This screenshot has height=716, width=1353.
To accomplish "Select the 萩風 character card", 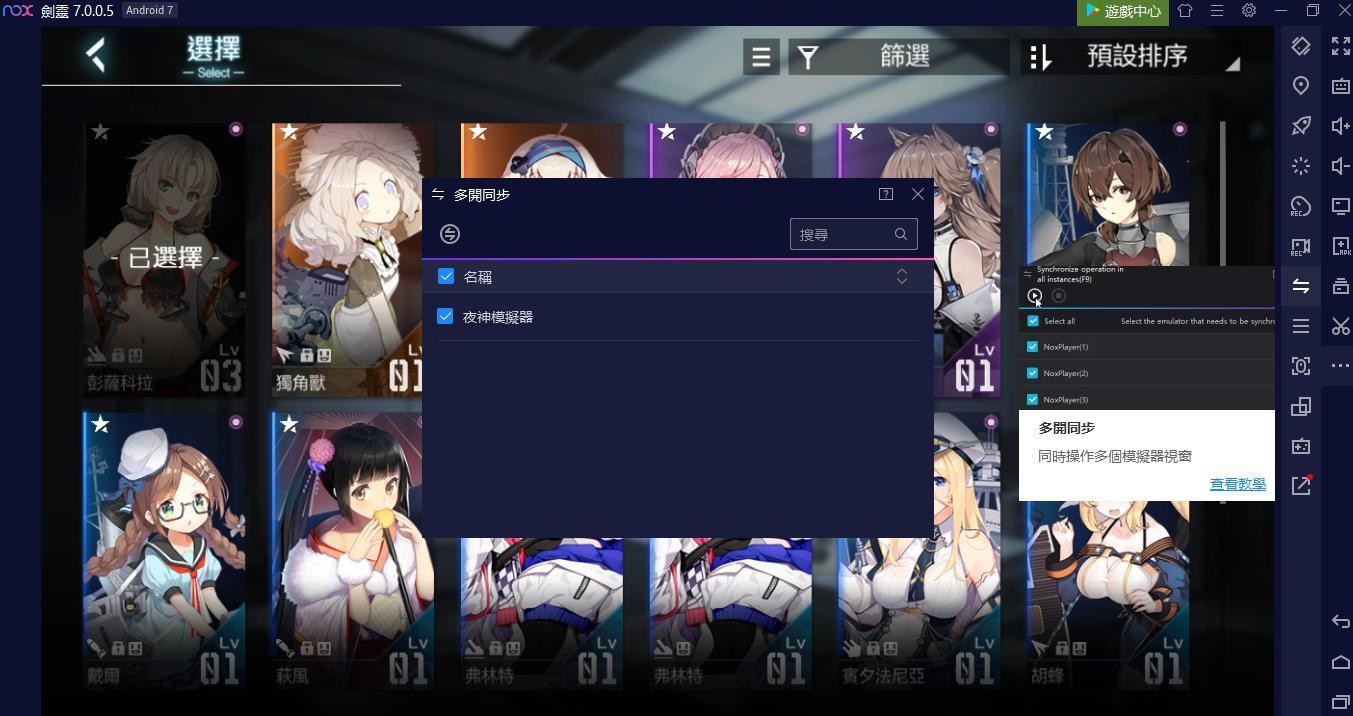I will coord(352,550).
